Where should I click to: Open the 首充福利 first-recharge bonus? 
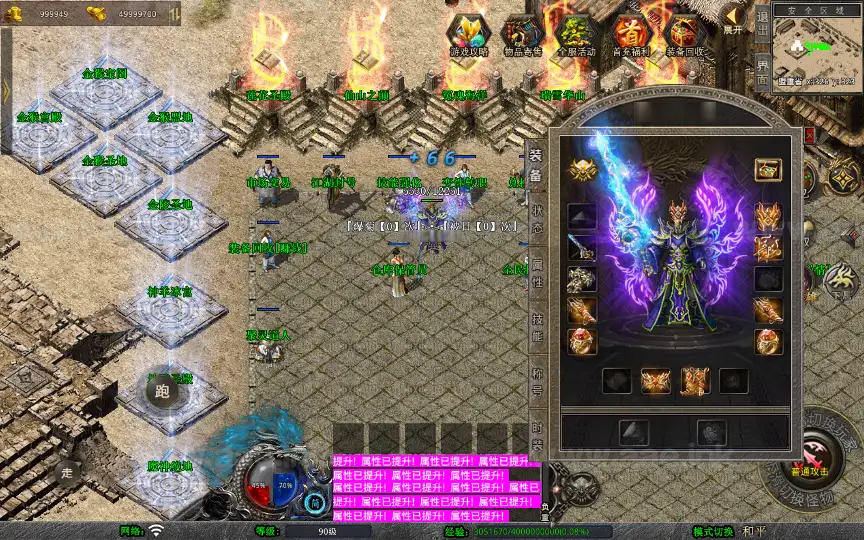pyautogui.click(x=632, y=35)
